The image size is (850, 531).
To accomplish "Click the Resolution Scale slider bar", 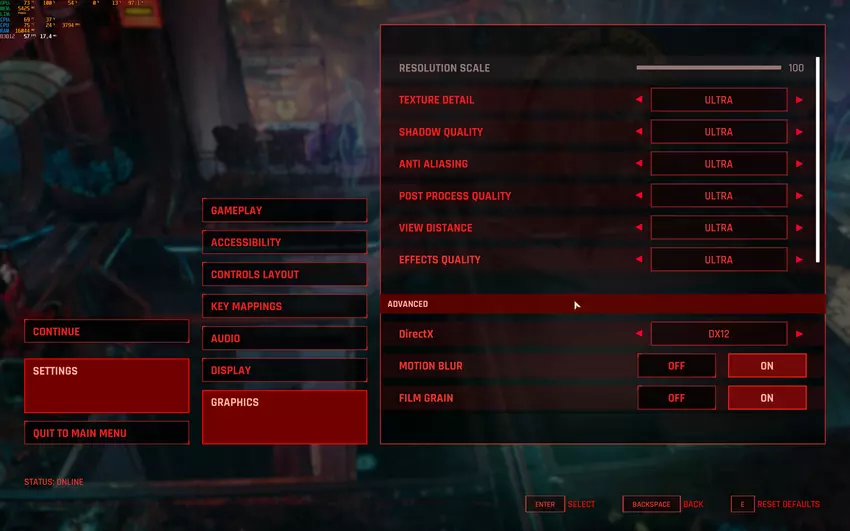I will click(x=708, y=68).
